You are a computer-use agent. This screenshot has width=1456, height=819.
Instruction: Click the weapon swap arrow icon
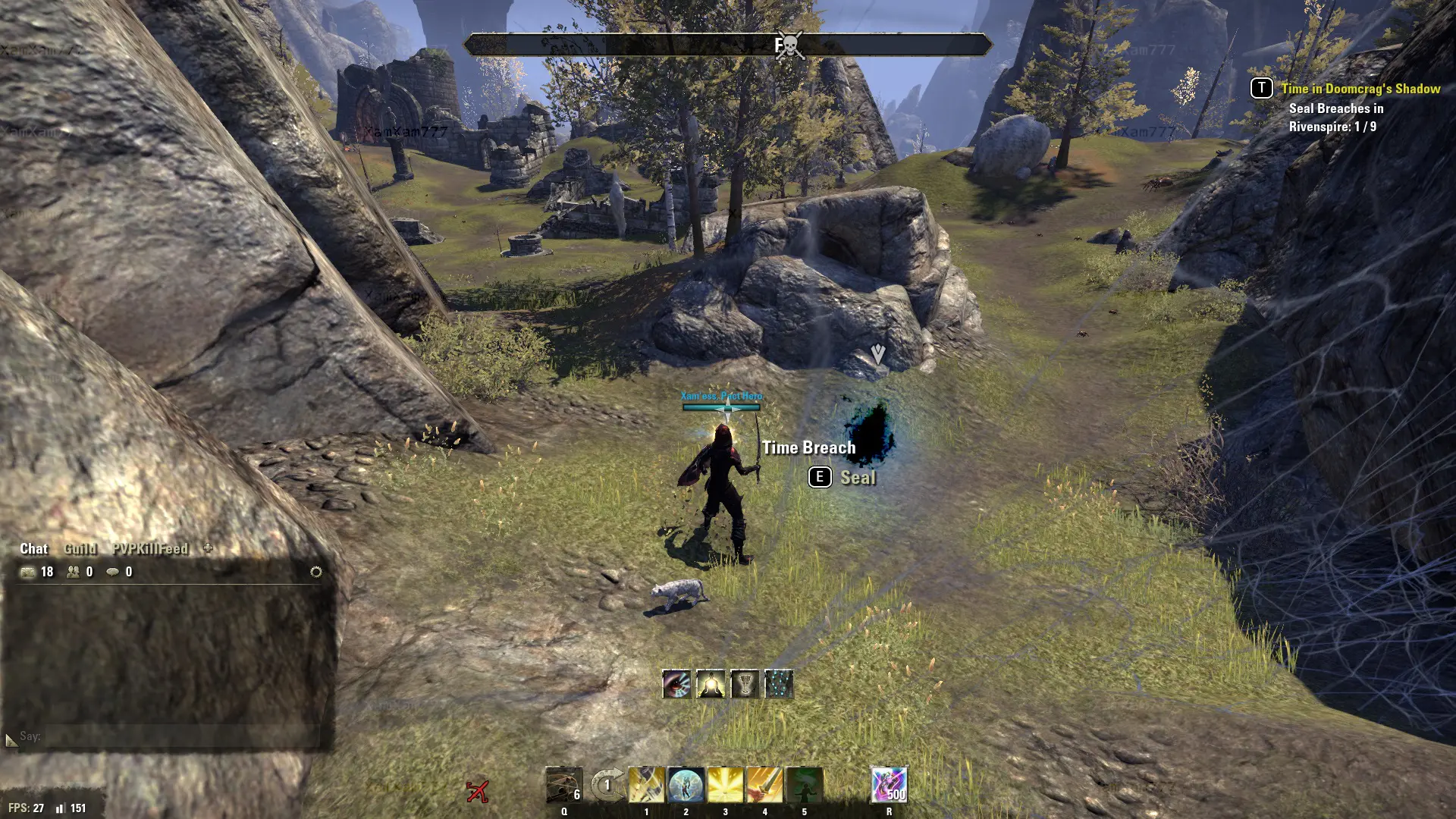pyautogui.click(x=607, y=786)
